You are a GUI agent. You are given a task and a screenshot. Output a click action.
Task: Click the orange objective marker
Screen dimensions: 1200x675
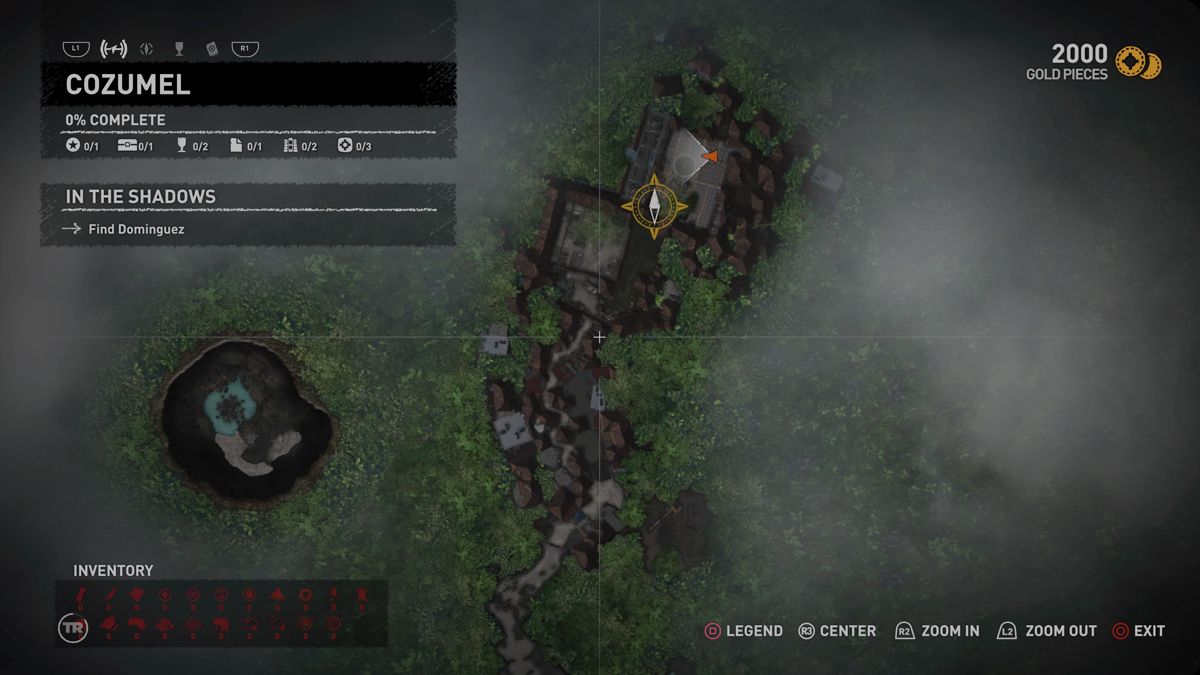point(710,156)
